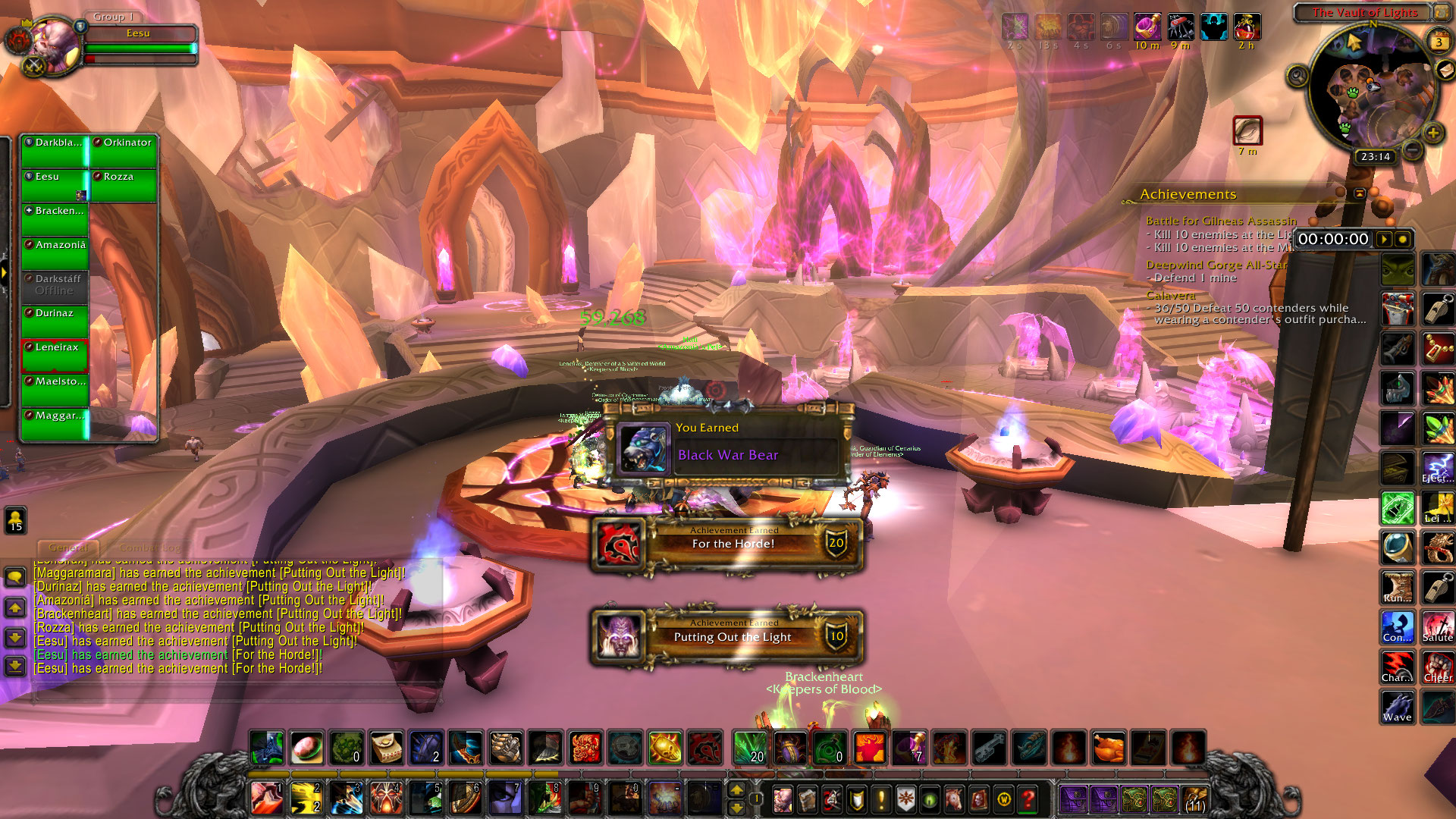
Task: Toggle the minimap tracking magnifier button
Action: (1298, 76)
